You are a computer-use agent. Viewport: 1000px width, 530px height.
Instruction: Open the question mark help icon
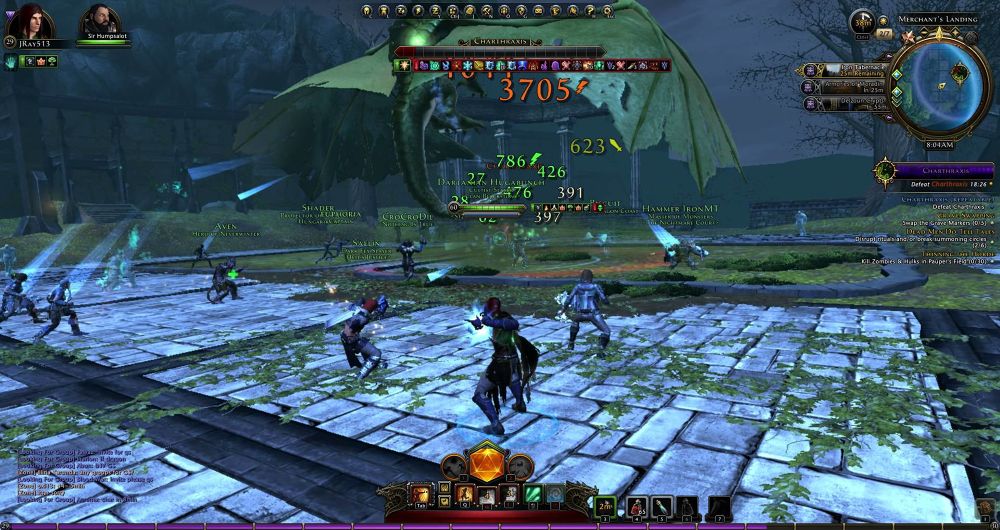(x=590, y=12)
